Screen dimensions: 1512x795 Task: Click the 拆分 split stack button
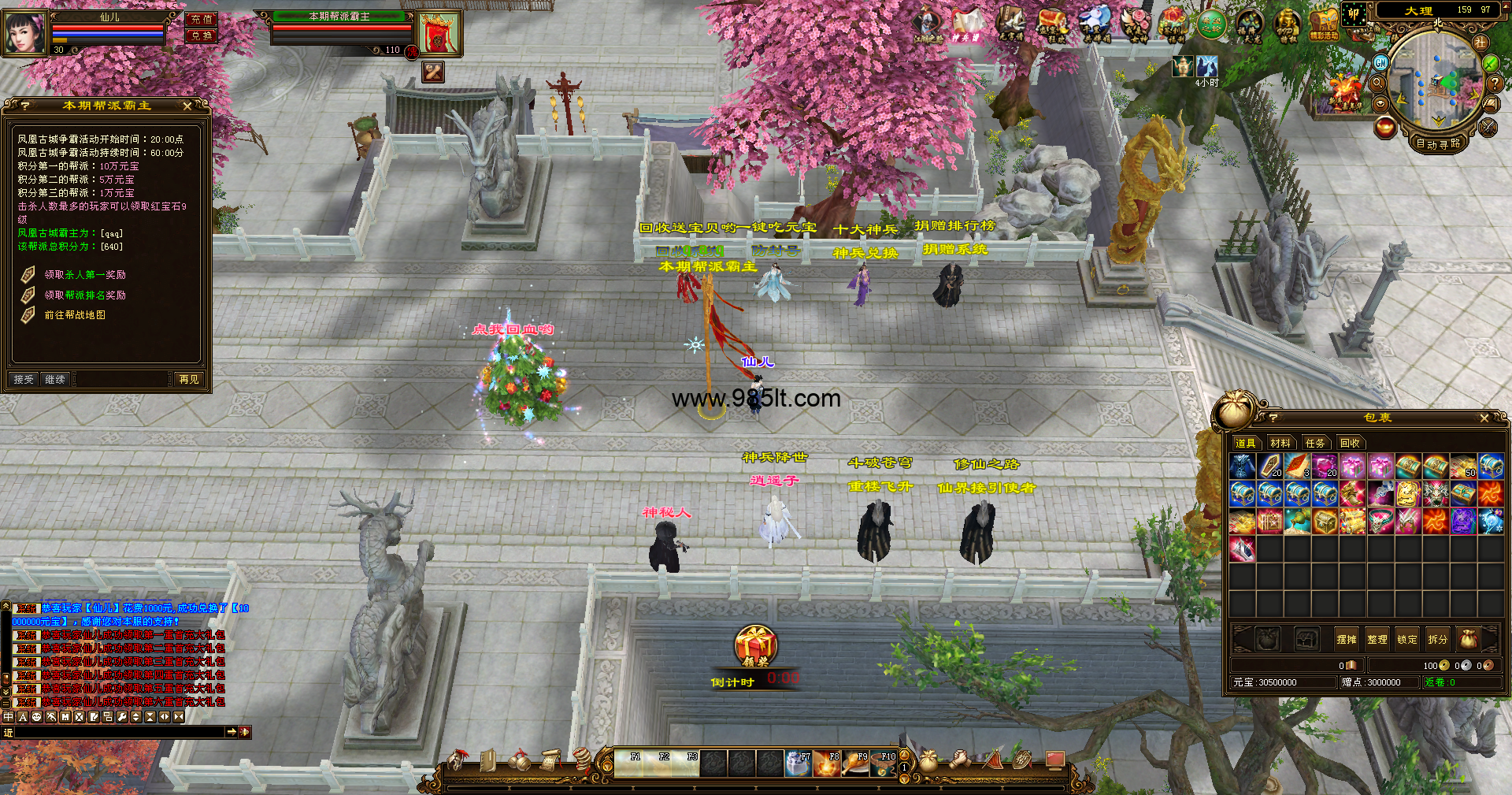click(1437, 640)
